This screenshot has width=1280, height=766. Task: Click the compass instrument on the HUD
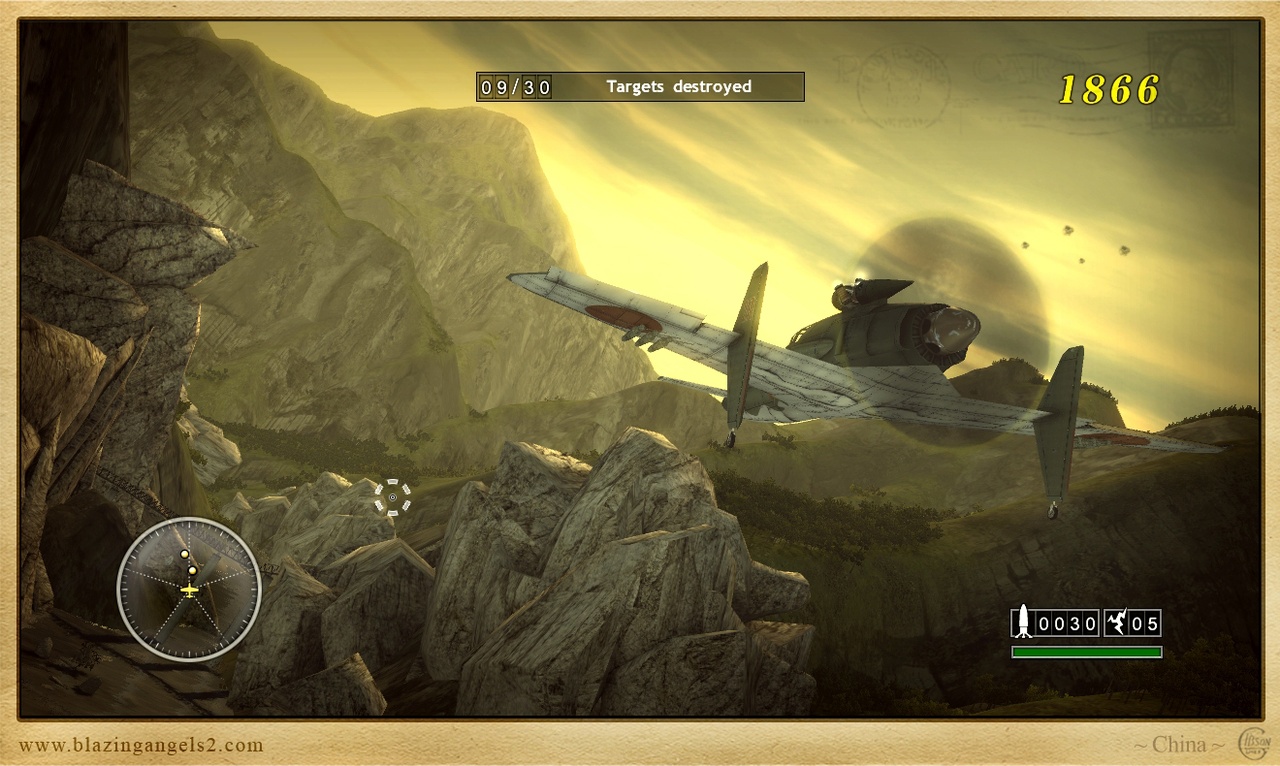[190, 588]
